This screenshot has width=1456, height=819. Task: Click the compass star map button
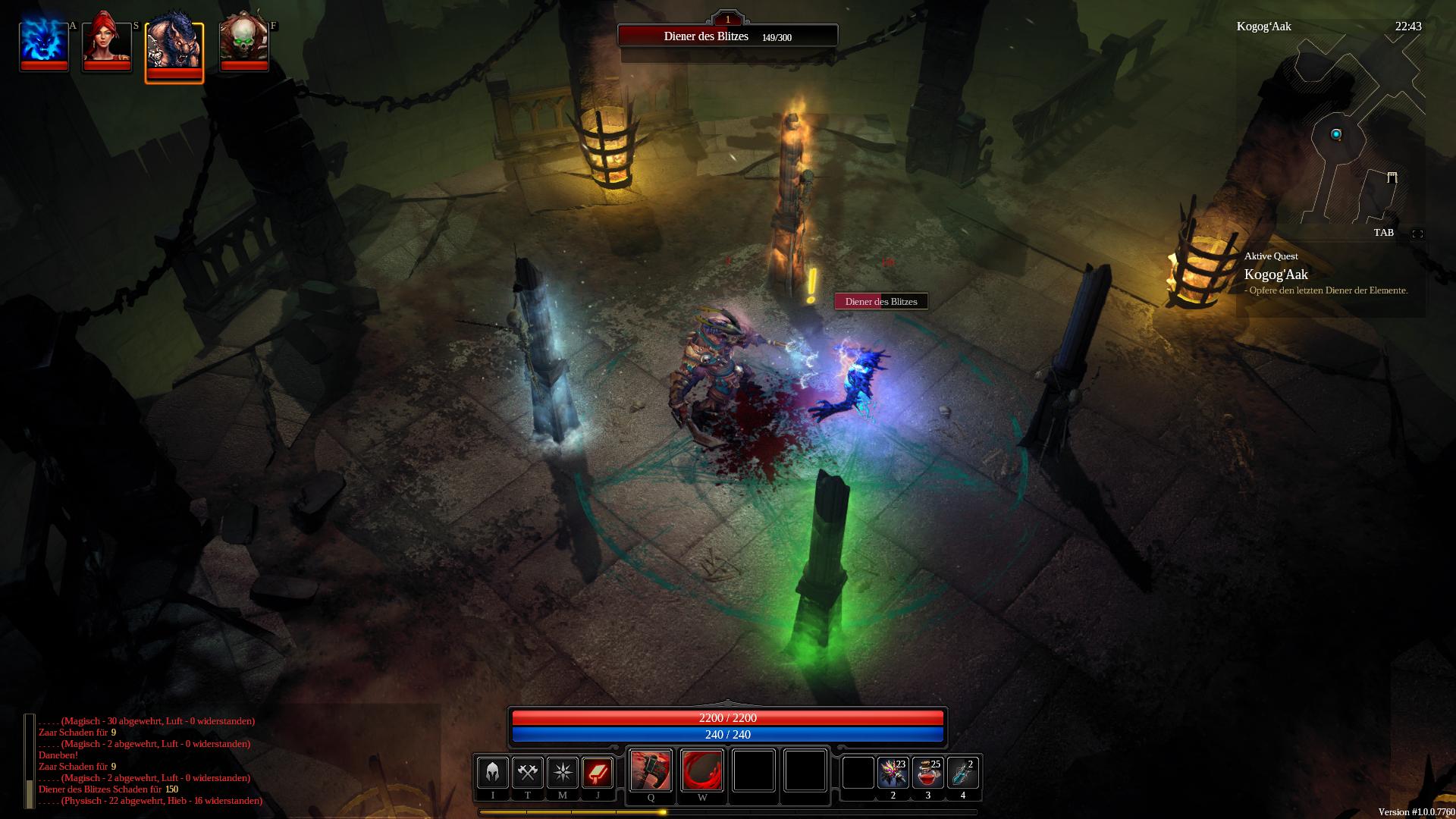(562, 773)
